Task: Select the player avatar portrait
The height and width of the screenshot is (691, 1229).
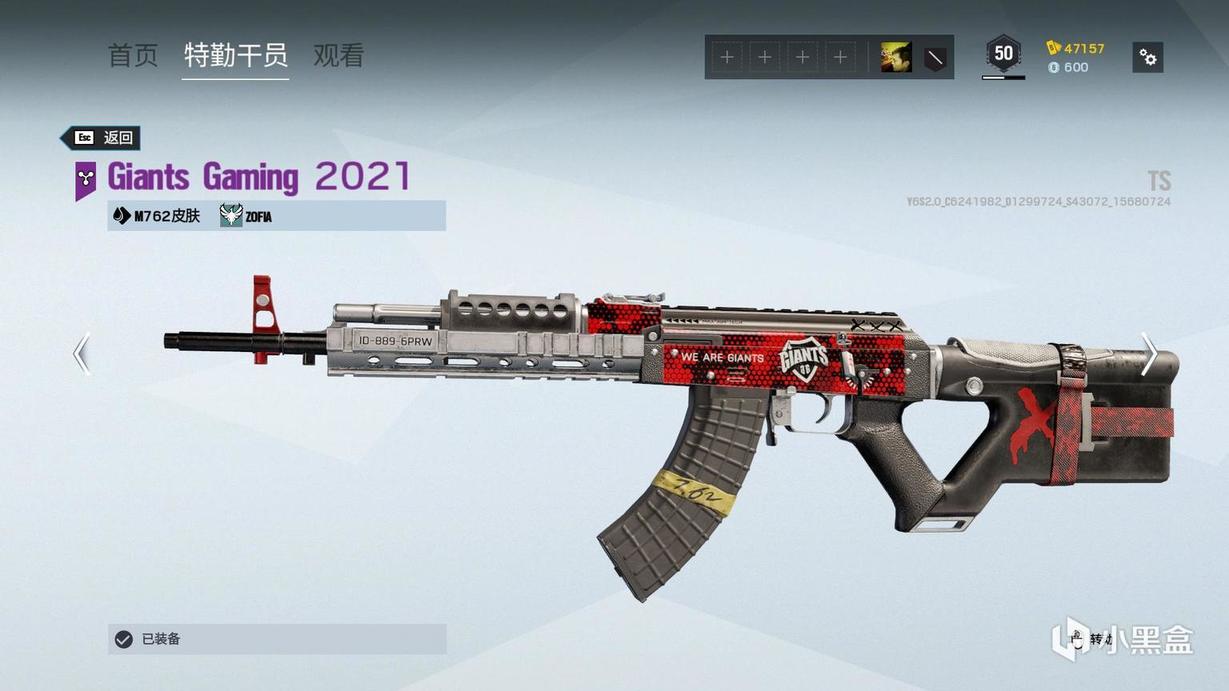Action: (x=895, y=58)
